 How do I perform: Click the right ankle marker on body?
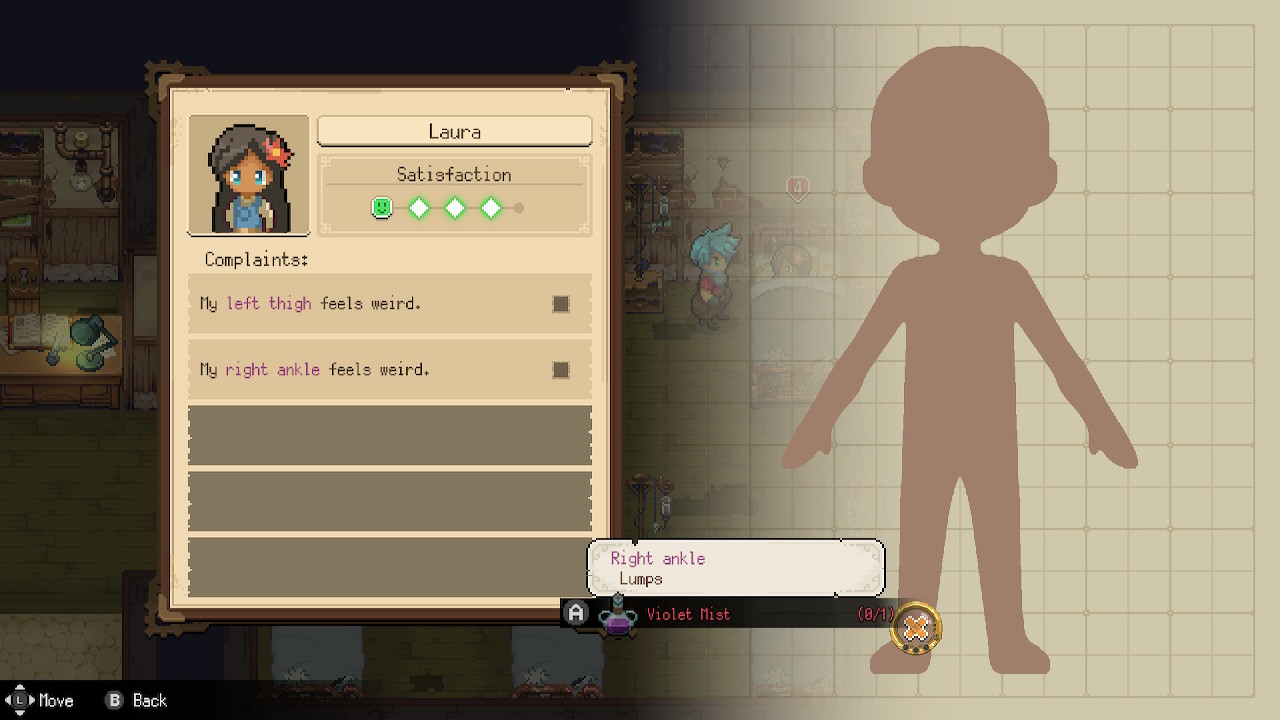[x=915, y=628]
